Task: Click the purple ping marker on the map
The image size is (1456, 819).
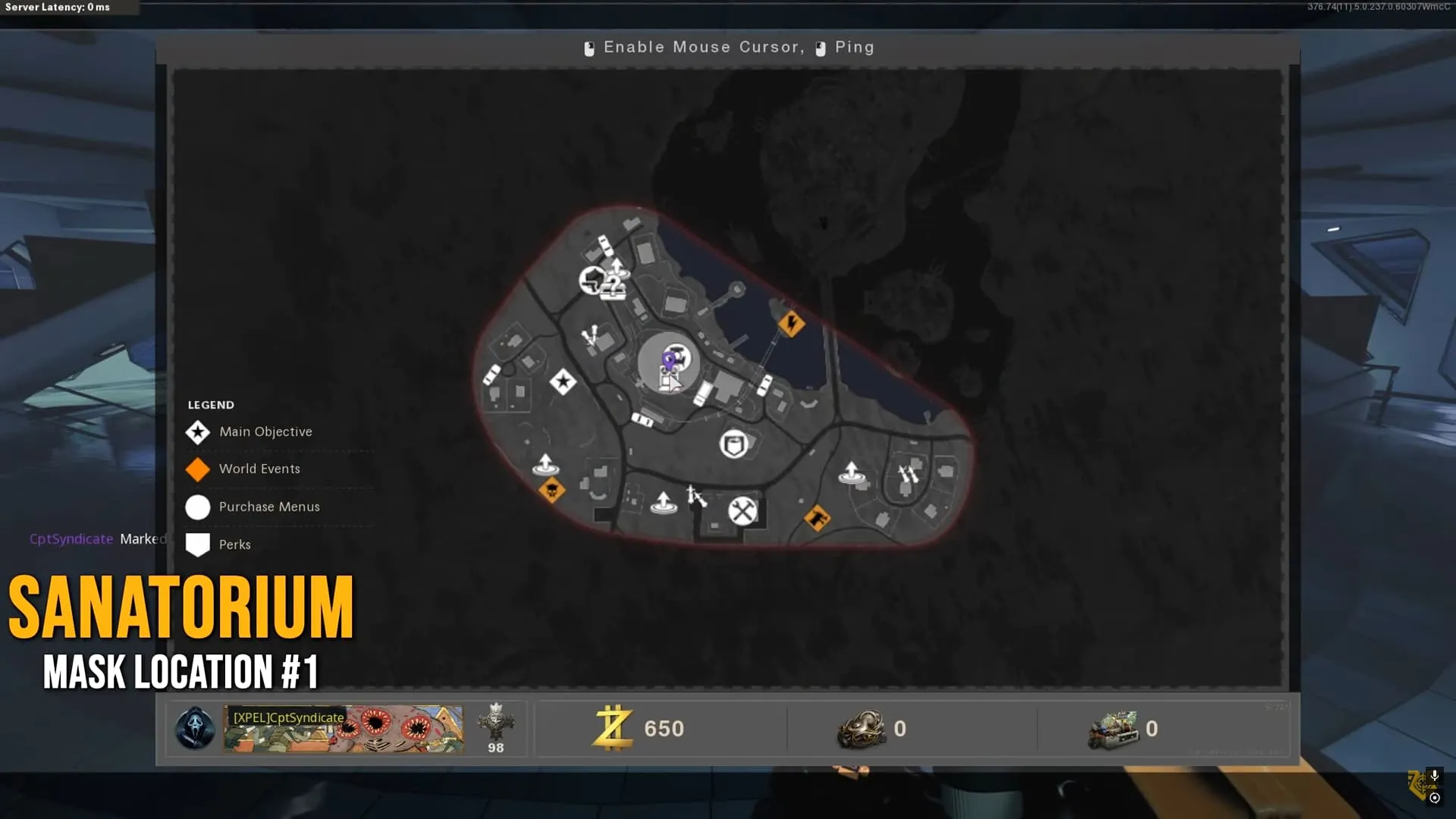Action: pos(668,359)
